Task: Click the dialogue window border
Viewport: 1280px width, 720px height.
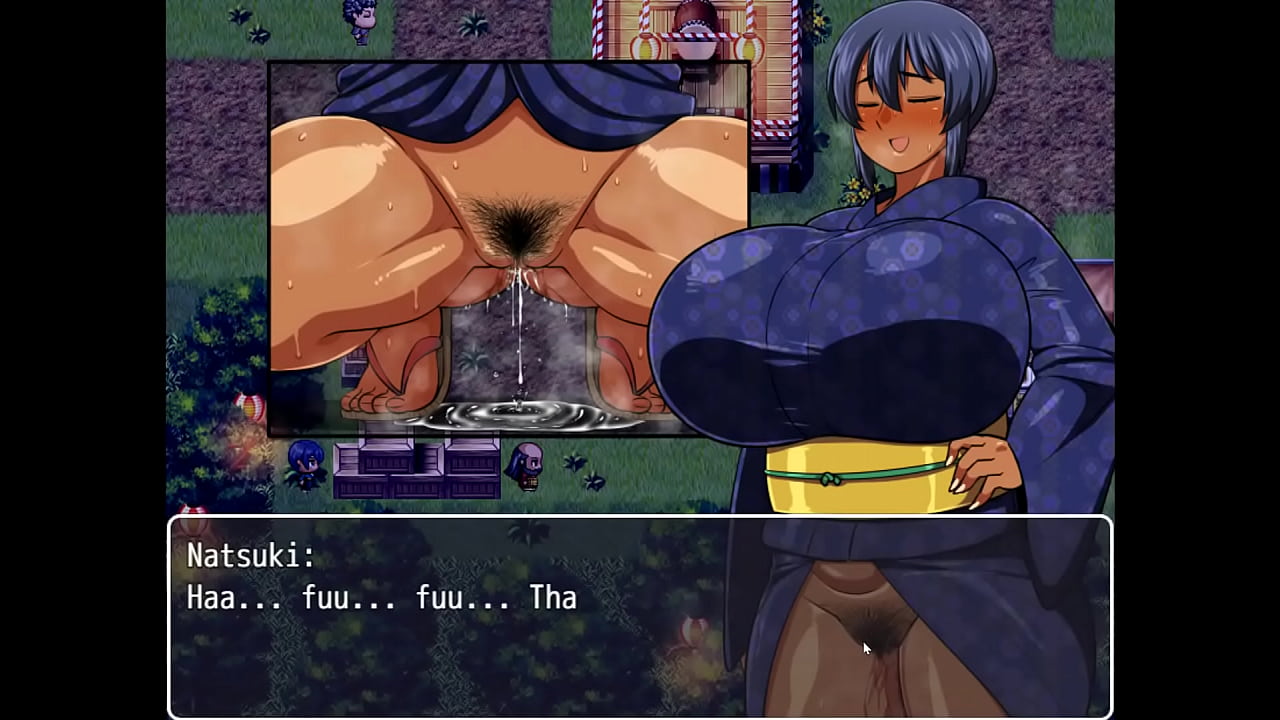Action: [640, 518]
